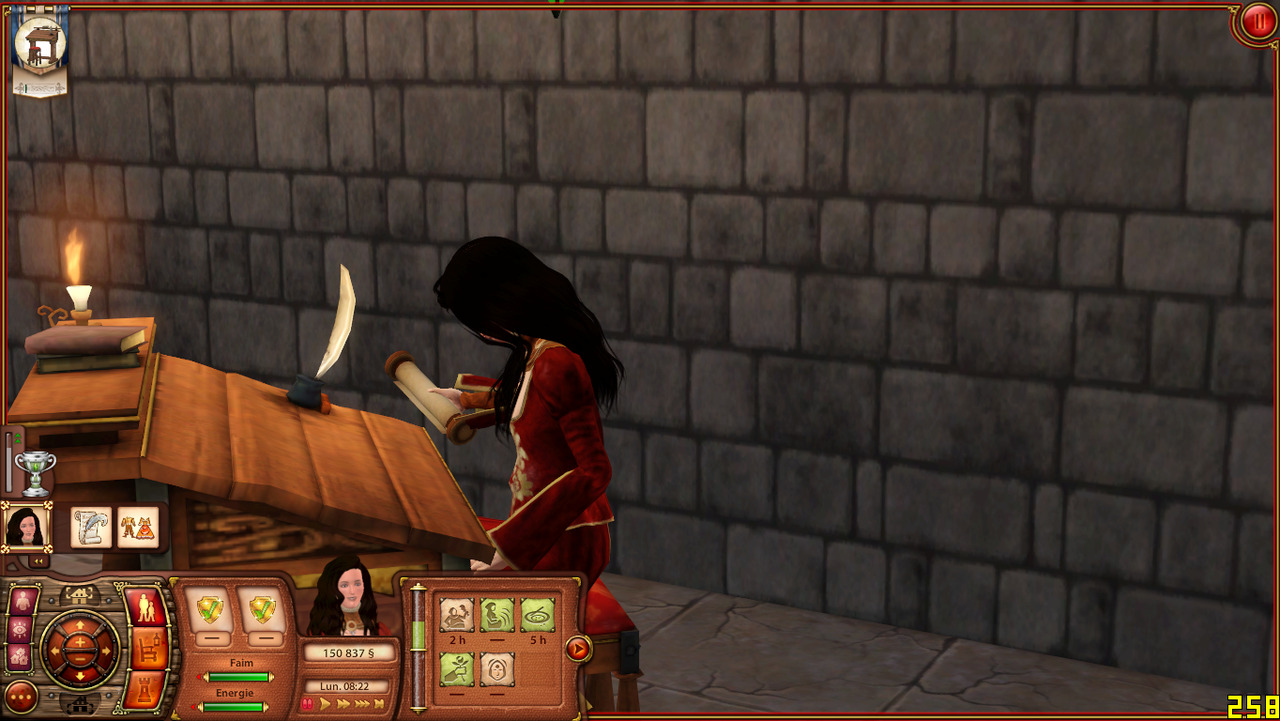Open the quest banner with the desk icon
Viewport: 1280px width, 721px height.
click(x=40, y=50)
